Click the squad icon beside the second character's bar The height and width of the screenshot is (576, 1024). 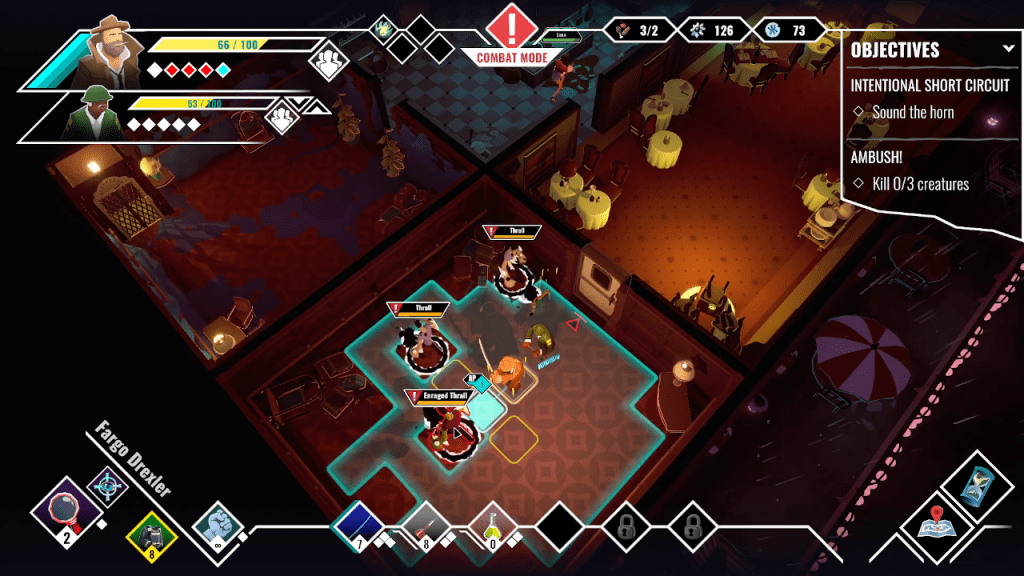click(281, 117)
